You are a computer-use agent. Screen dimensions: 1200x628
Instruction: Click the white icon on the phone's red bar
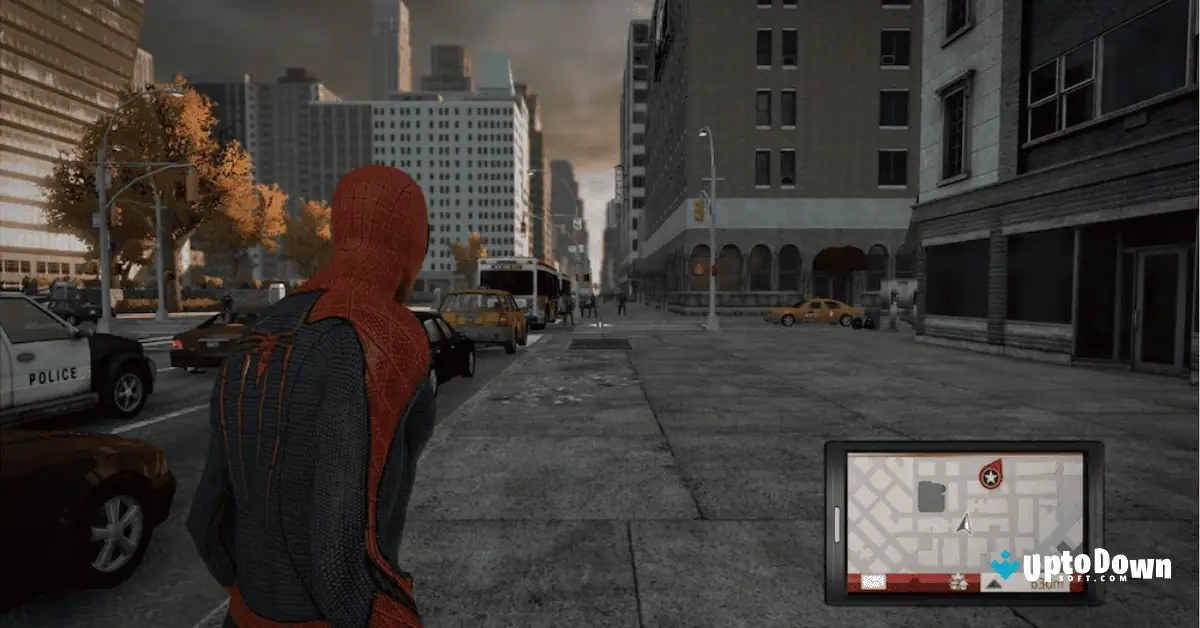873,581
